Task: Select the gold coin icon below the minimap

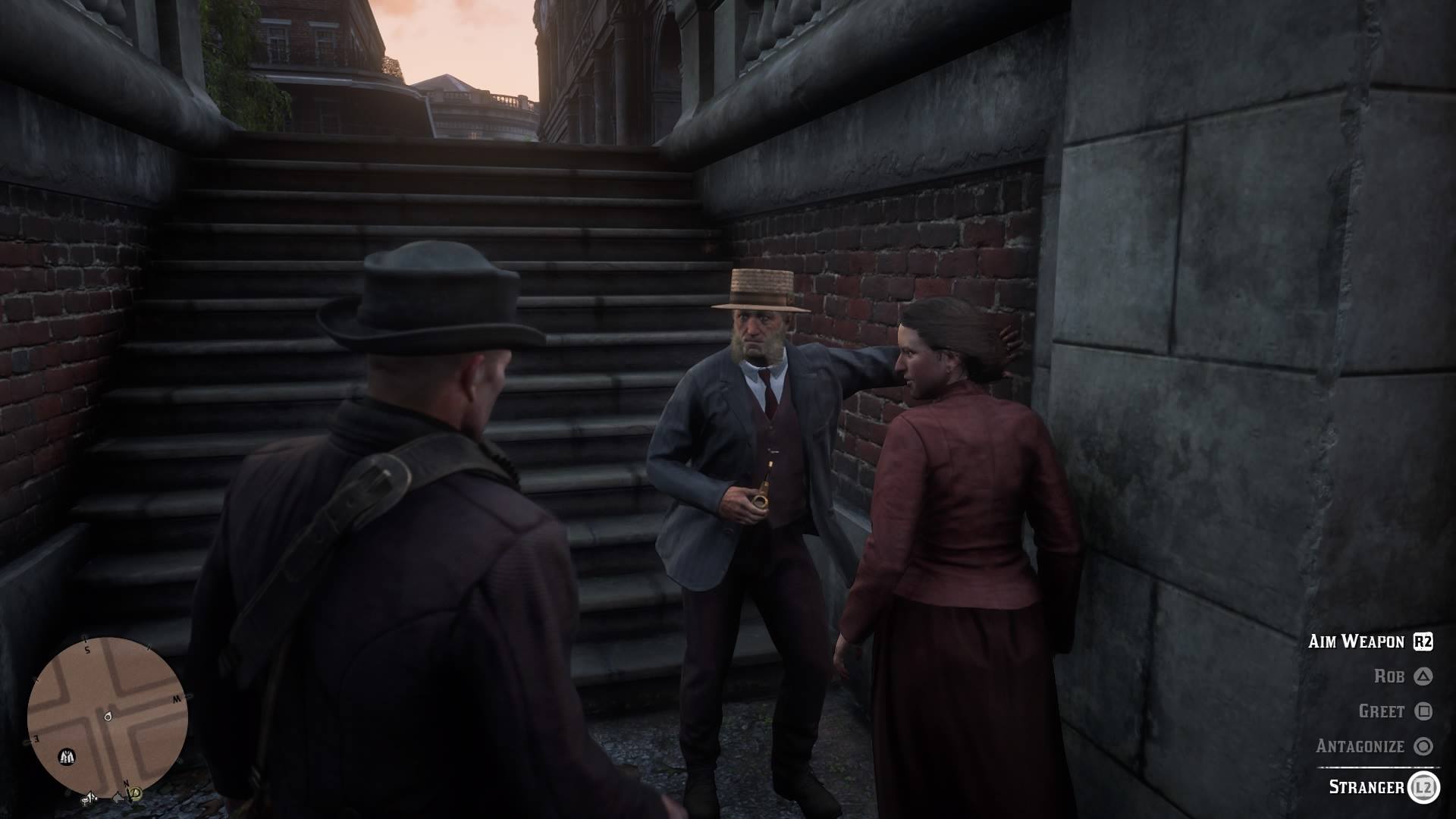Action: tap(134, 794)
